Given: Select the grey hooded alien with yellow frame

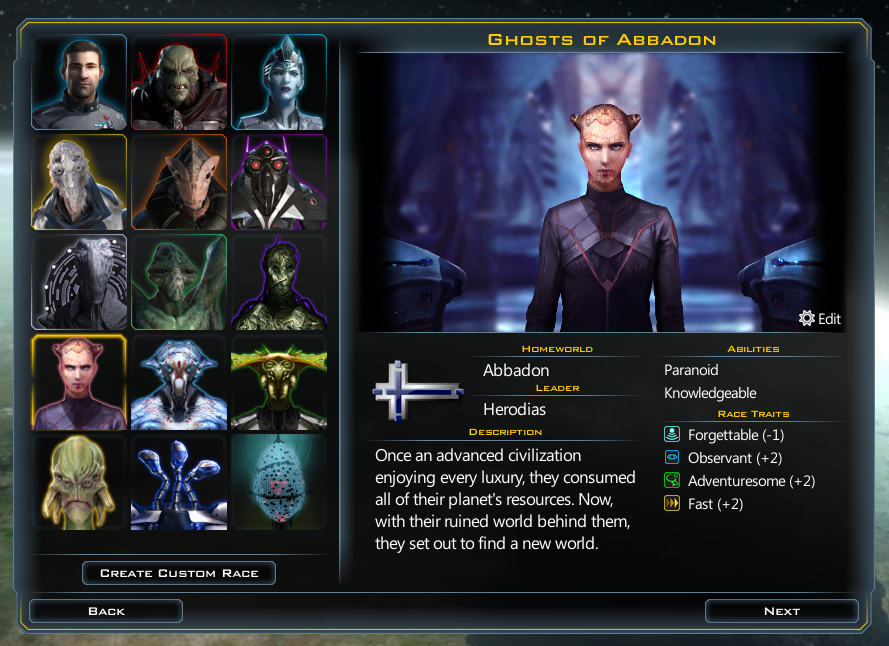Looking at the screenshot, I should click(79, 182).
